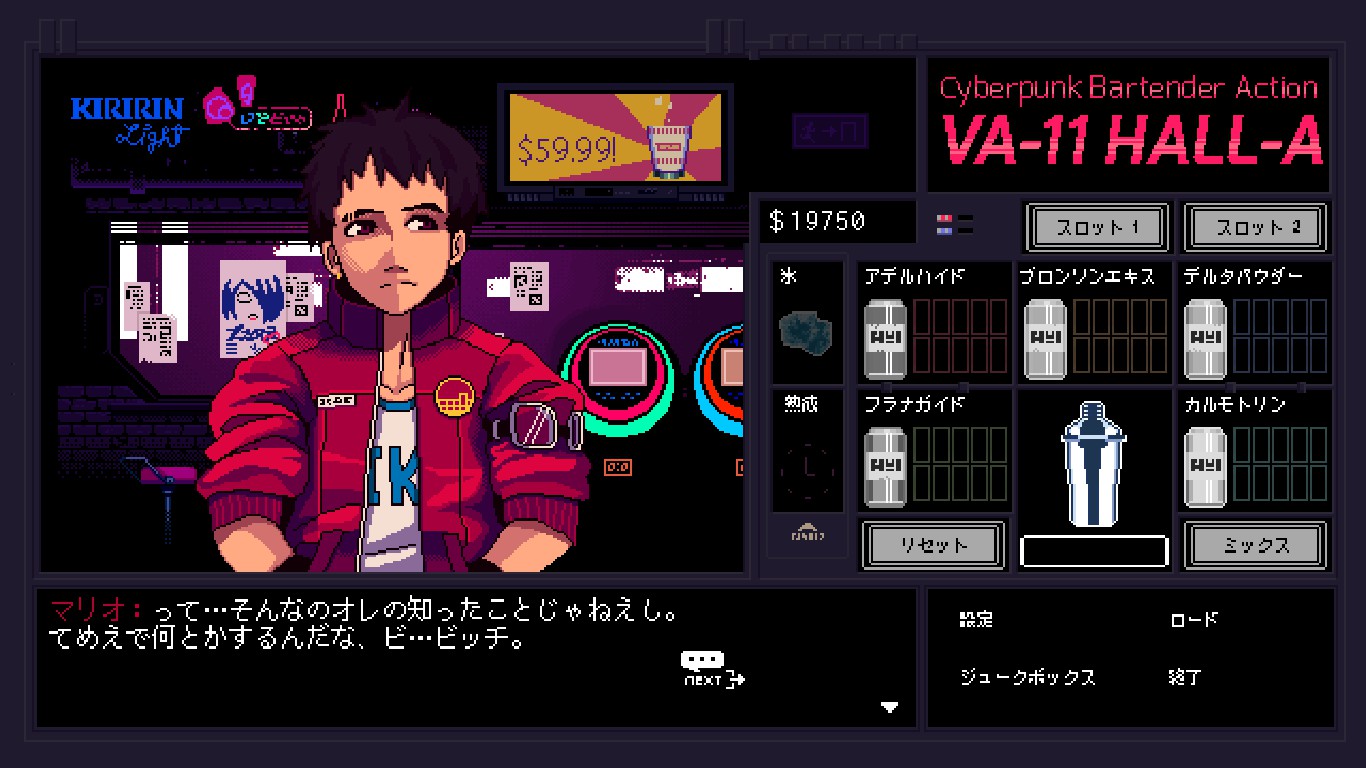Select the Karmotrine can

(1204, 465)
